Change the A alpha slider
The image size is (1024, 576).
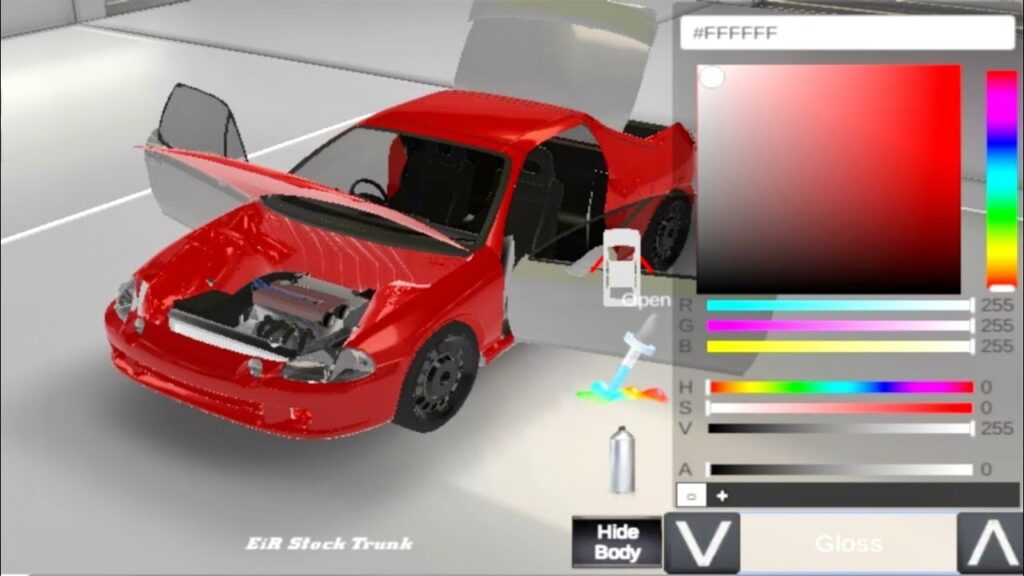click(840, 469)
